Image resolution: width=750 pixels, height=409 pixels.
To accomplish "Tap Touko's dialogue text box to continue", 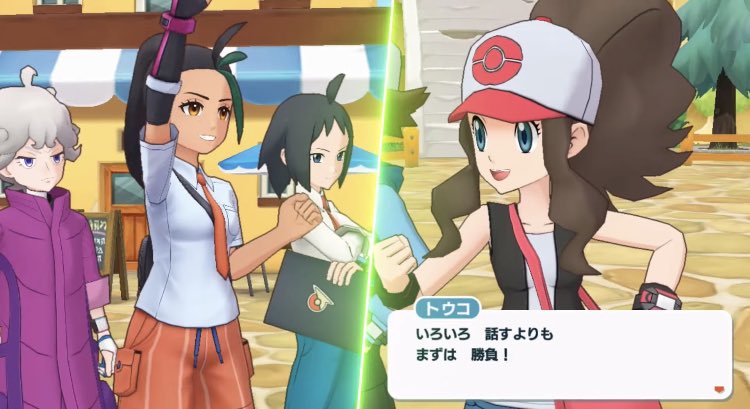I will 560,355.
